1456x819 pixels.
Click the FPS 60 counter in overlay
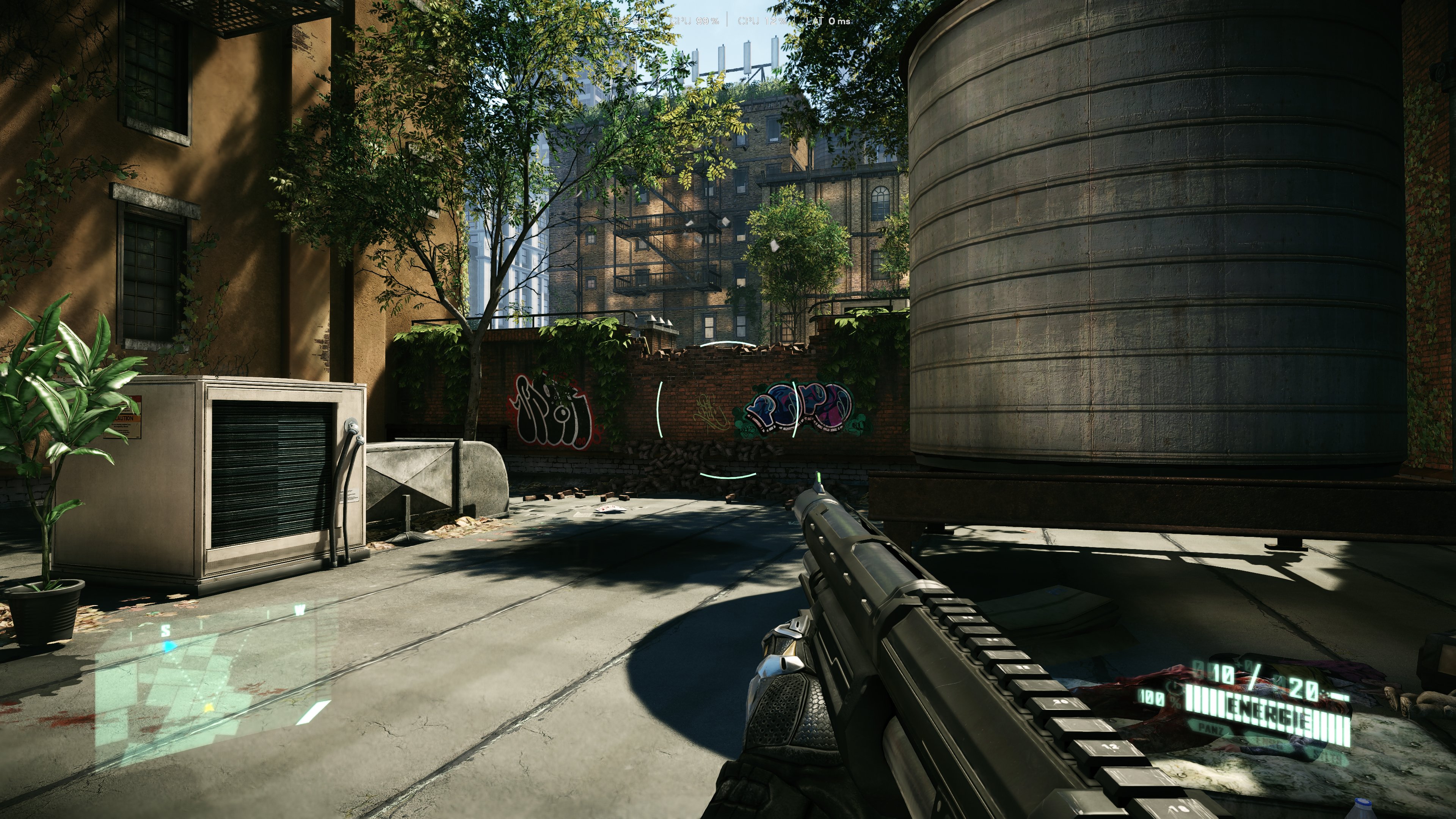click(625, 21)
